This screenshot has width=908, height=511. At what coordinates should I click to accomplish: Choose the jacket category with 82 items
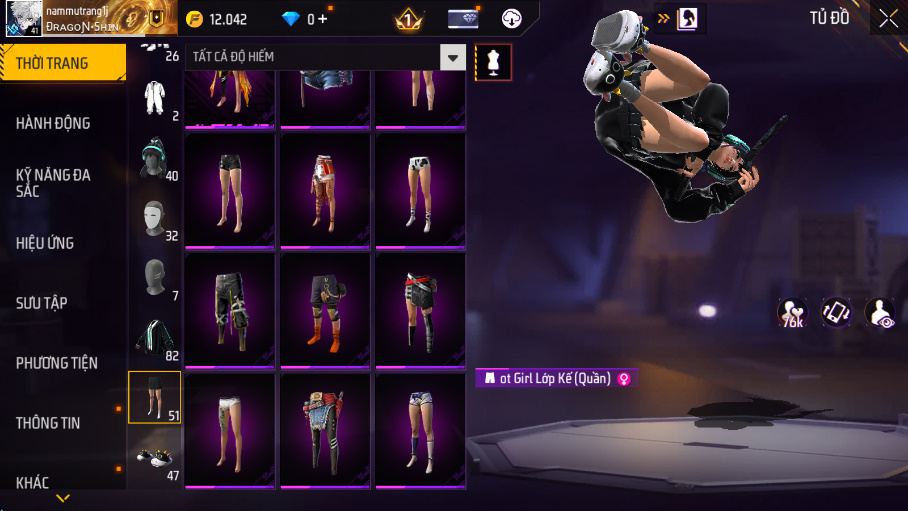tap(154, 338)
